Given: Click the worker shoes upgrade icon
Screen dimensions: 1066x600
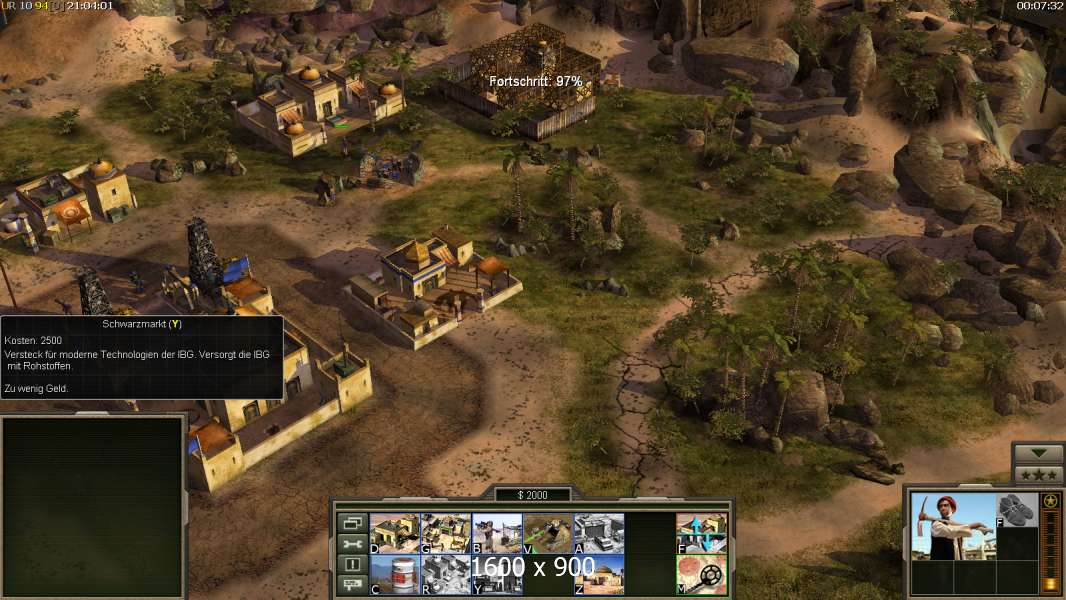Looking at the screenshot, I should tap(1017, 509).
